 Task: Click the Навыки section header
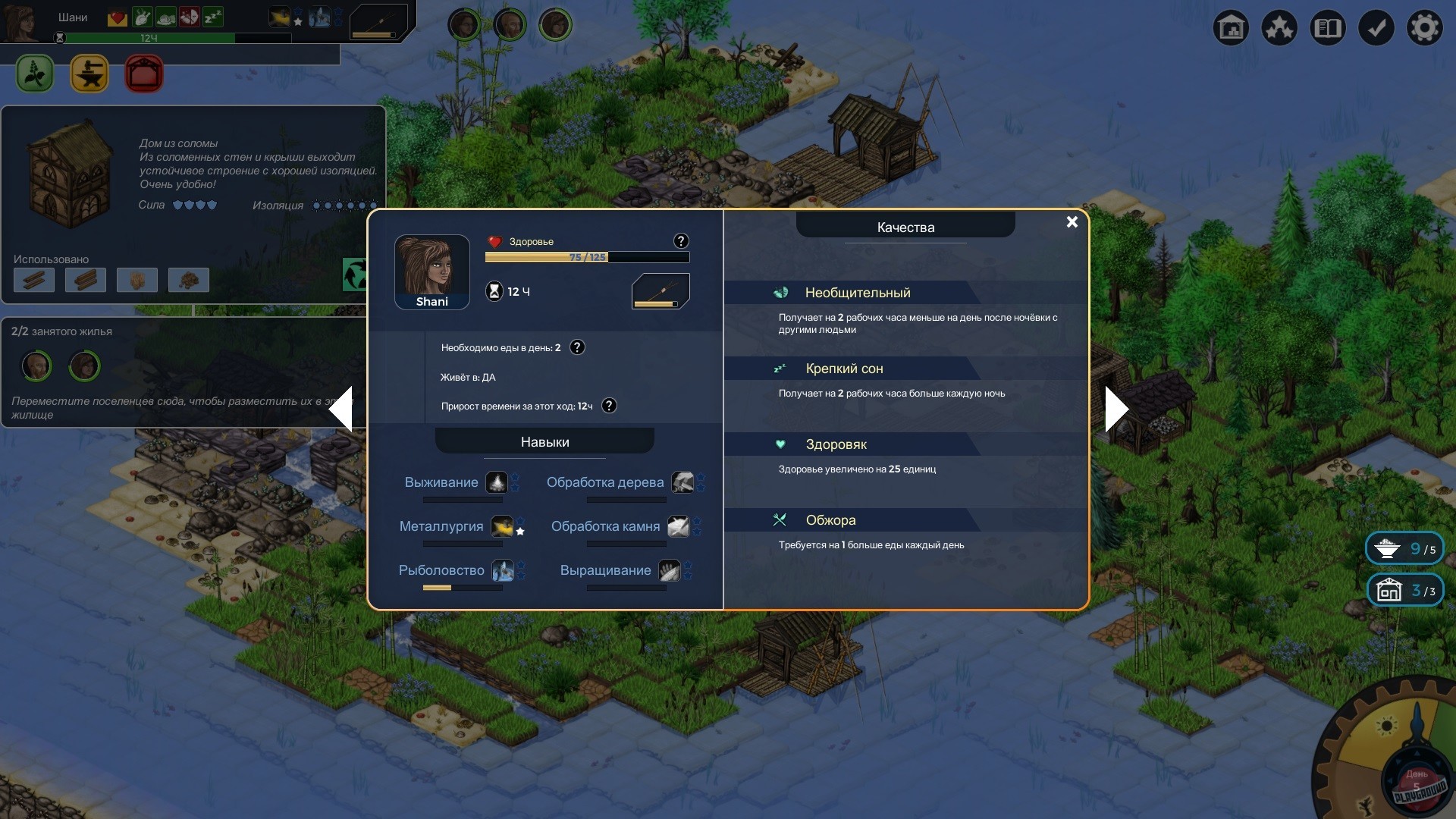coord(544,441)
